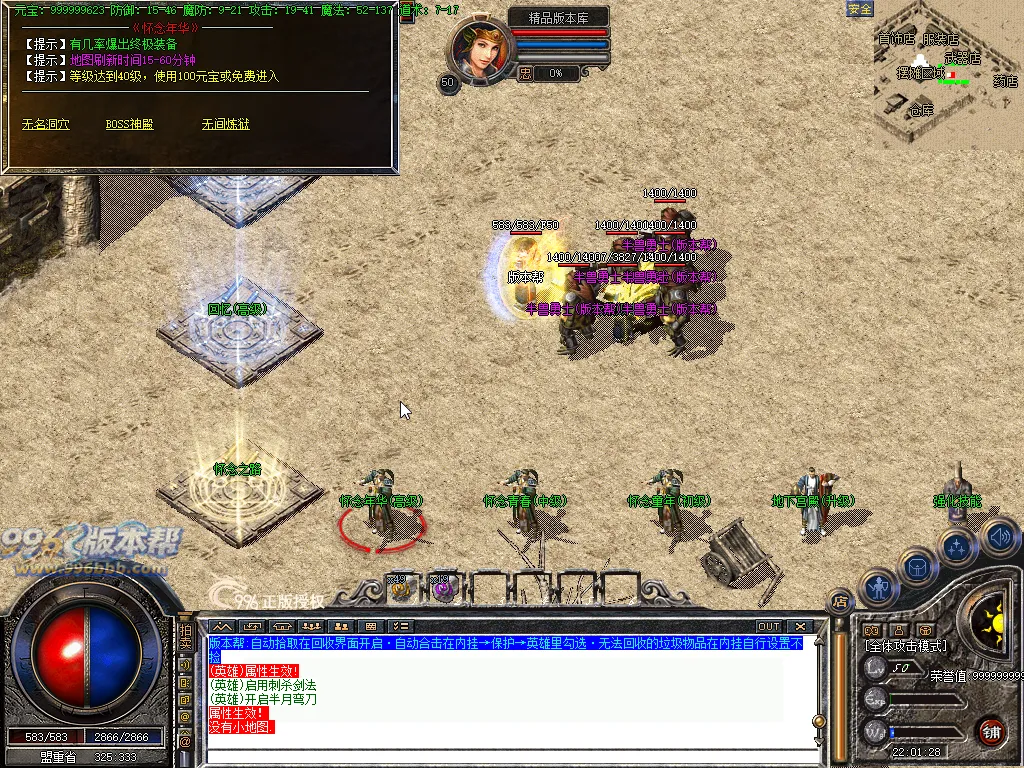Image resolution: width=1024 pixels, height=768 pixels.
Task: Open the 无名洞穴 map link
Action: [46, 125]
